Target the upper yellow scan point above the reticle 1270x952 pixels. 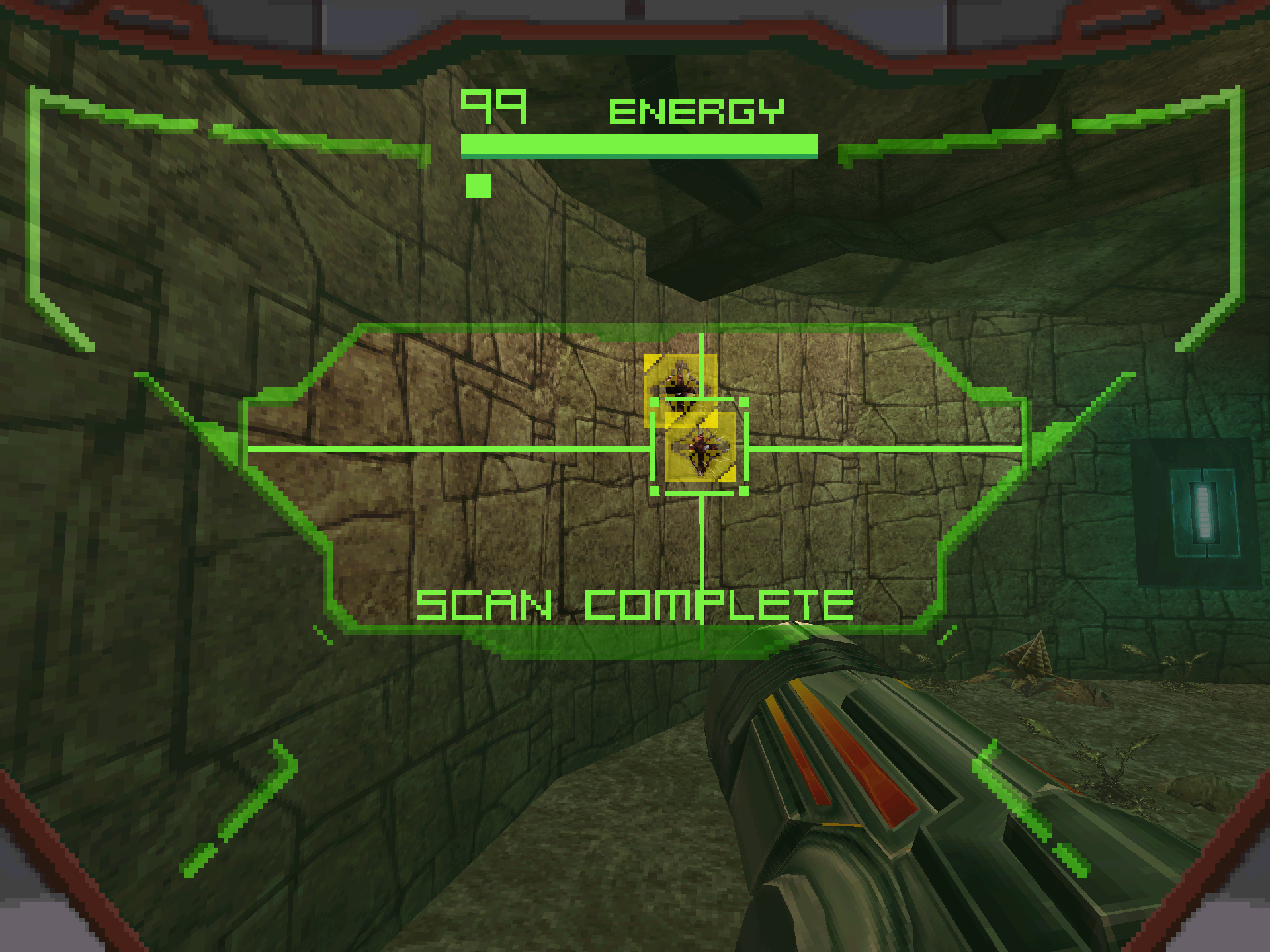[679, 381]
